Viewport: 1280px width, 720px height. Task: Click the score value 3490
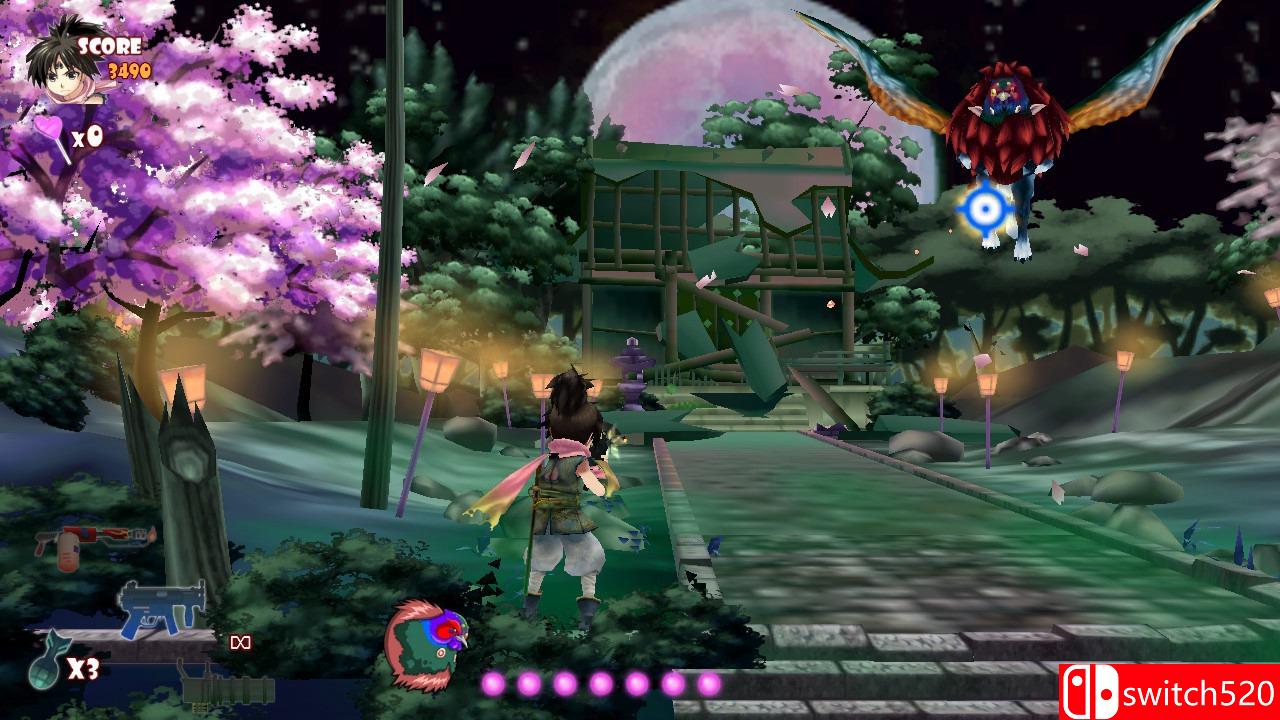(x=128, y=70)
